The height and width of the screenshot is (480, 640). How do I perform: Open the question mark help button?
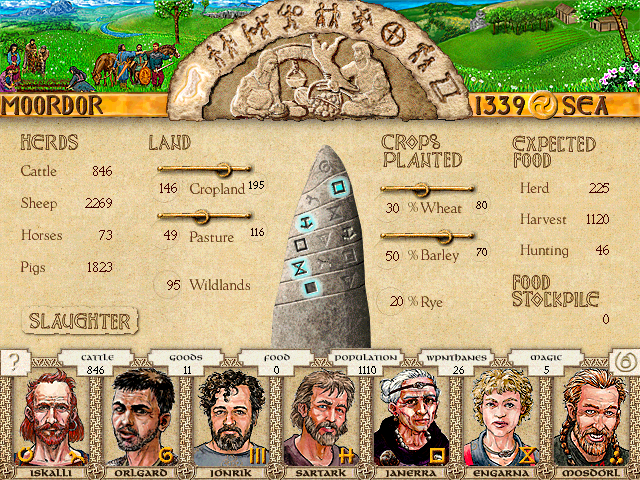pos(14,363)
